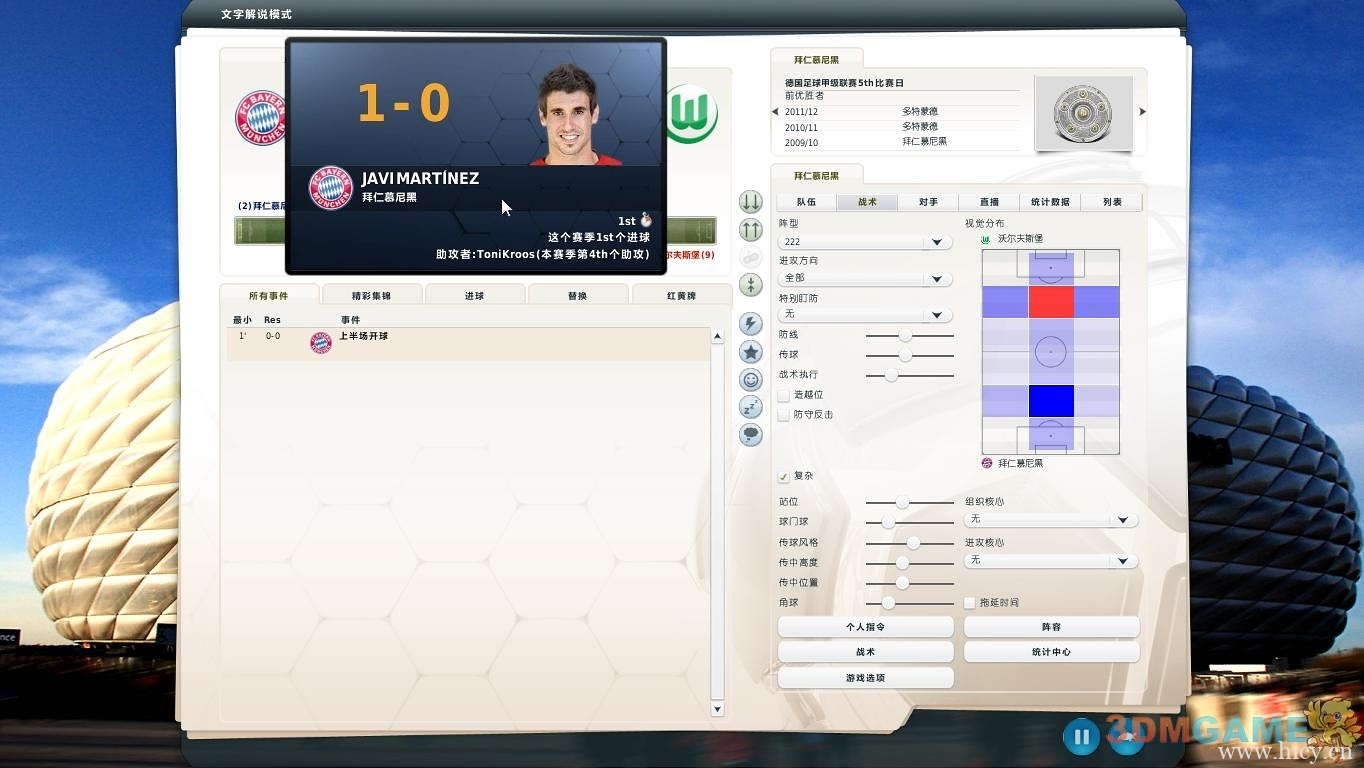1364x768 pixels.
Task: Enable the 防守反击 counter-attack checkbox
Action: pyautogui.click(x=784, y=414)
